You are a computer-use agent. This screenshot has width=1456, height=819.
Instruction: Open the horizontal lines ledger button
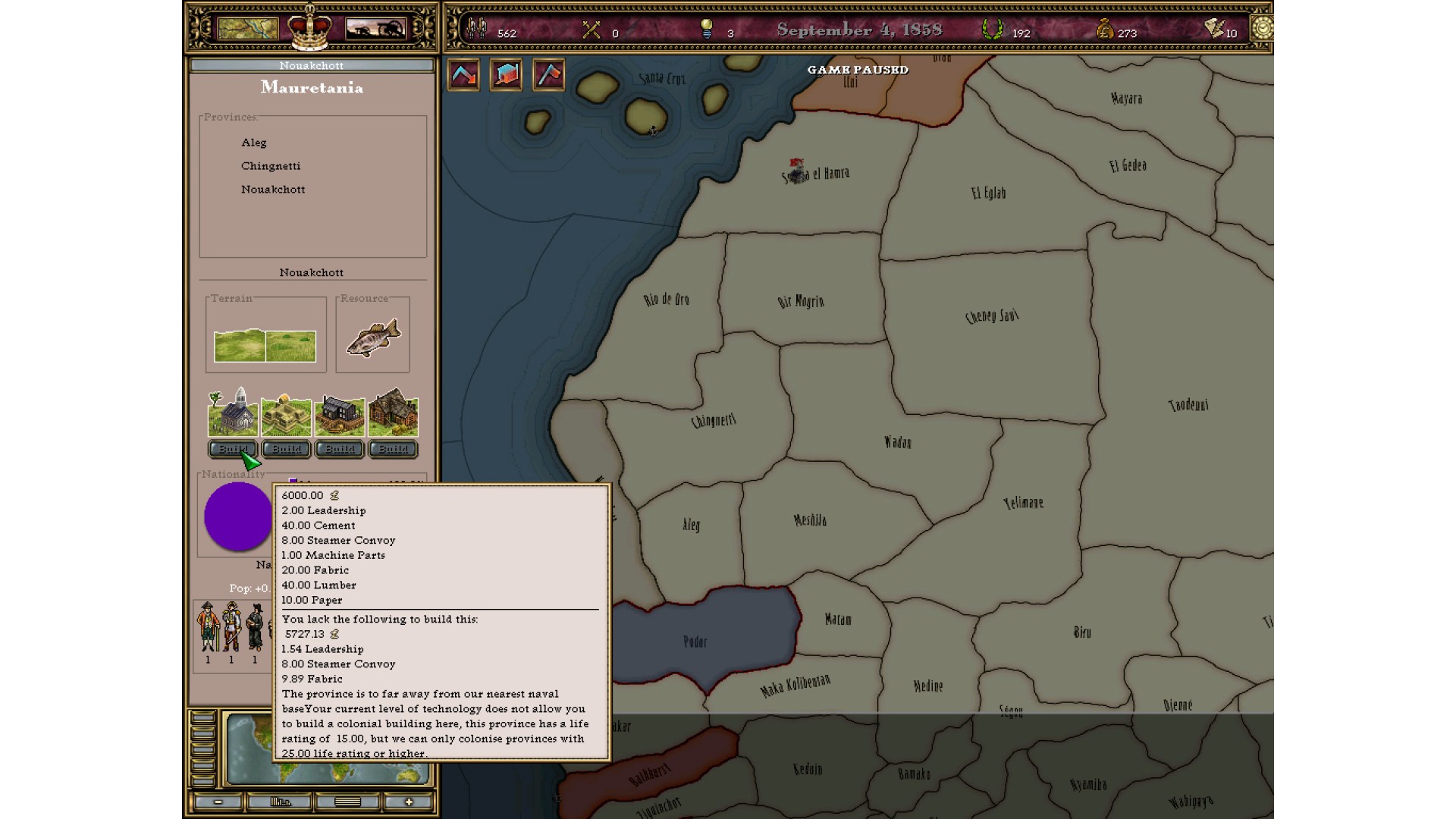tap(347, 802)
